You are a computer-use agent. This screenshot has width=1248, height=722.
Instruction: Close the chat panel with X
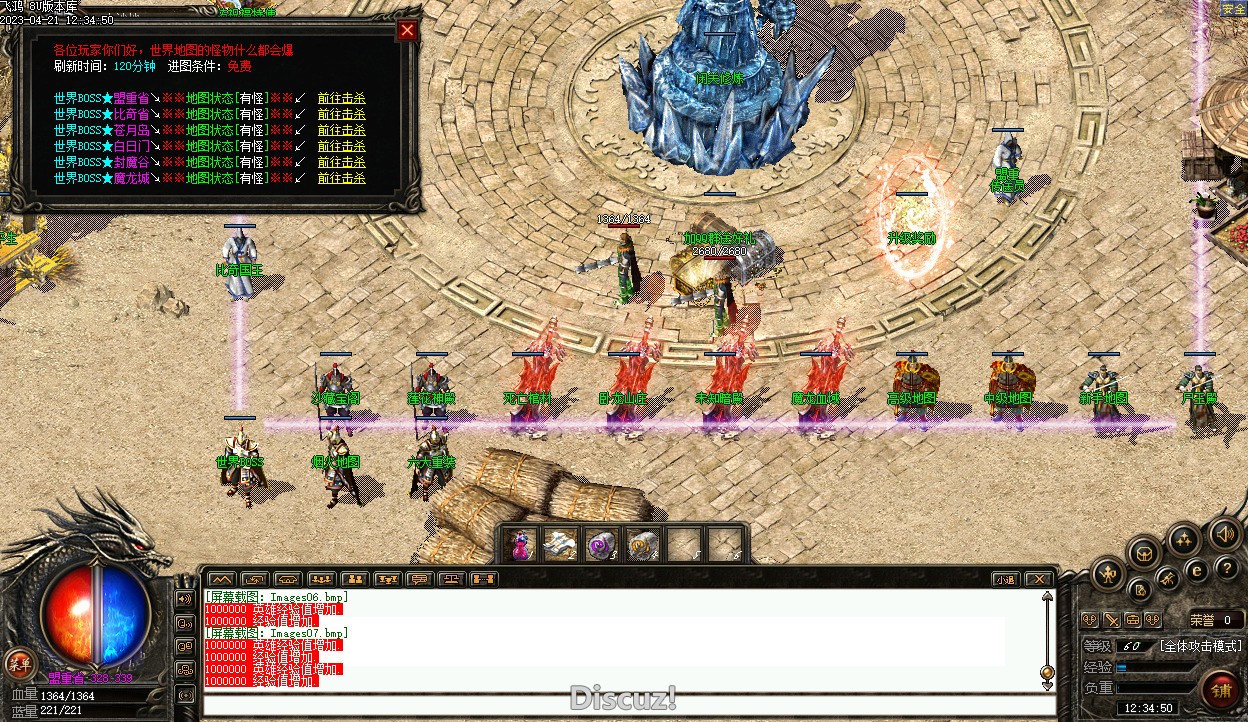click(x=1039, y=579)
